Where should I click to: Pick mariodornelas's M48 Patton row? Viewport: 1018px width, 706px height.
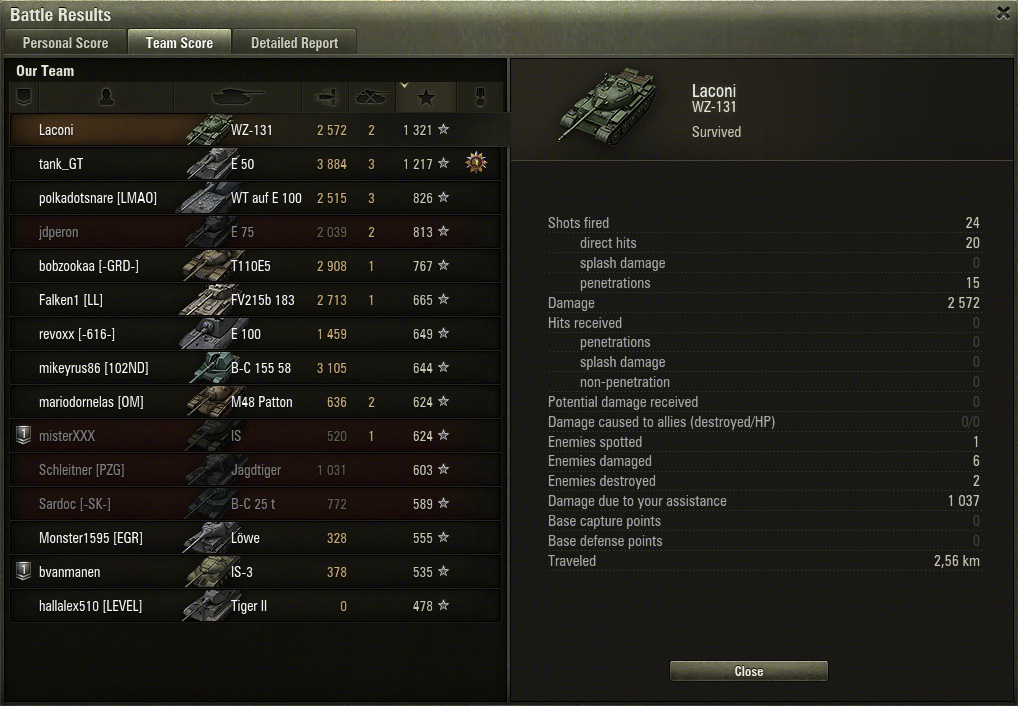tap(255, 402)
